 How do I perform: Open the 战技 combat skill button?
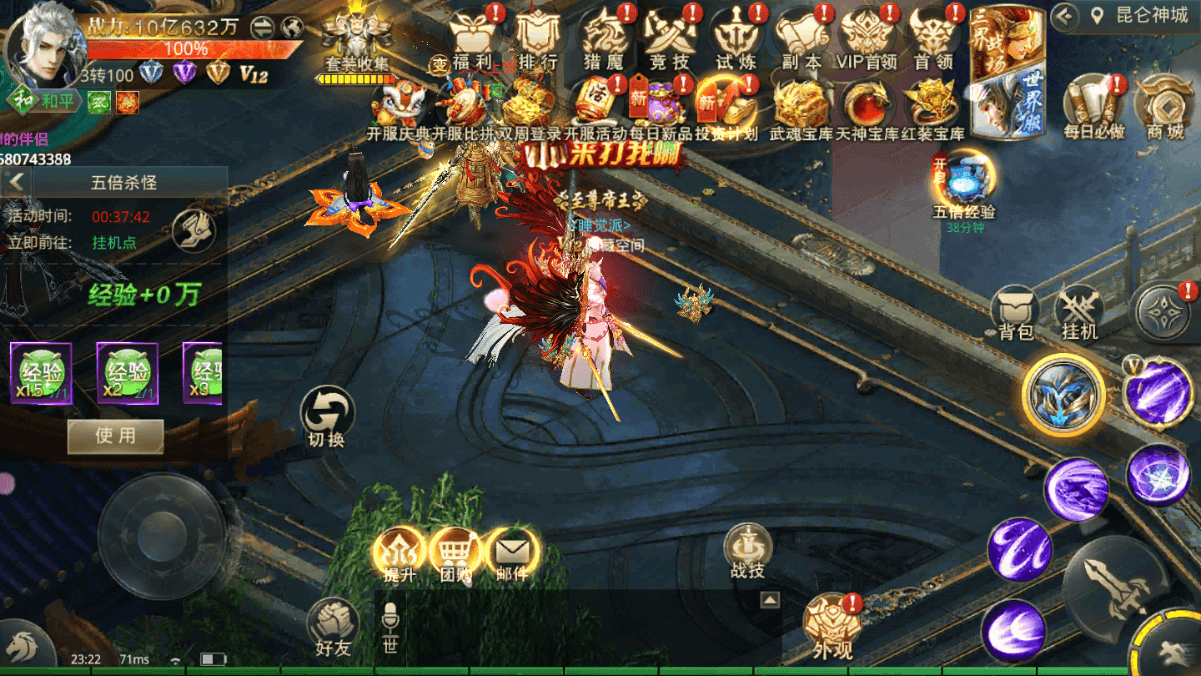pyautogui.click(x=747, y=551)
